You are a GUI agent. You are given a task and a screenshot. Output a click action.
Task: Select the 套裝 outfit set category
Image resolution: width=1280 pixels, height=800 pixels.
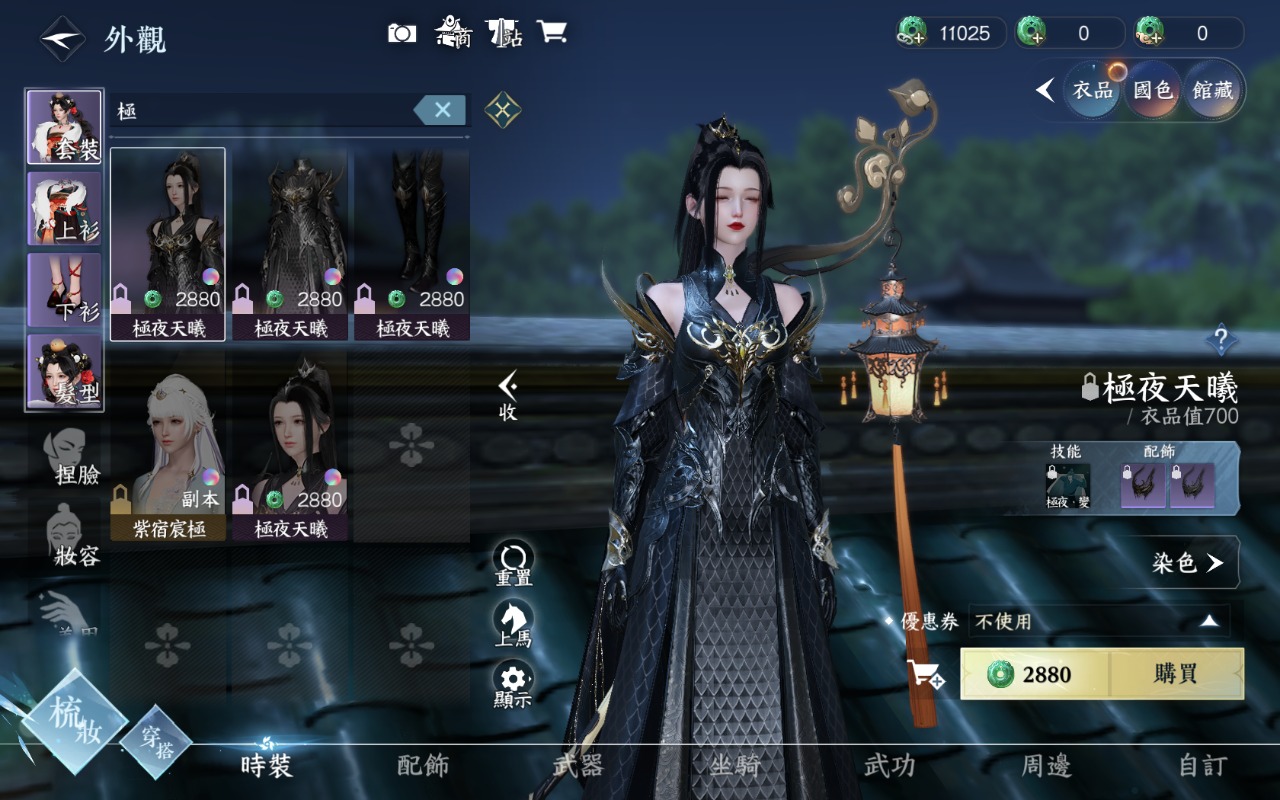click(64, 127)
